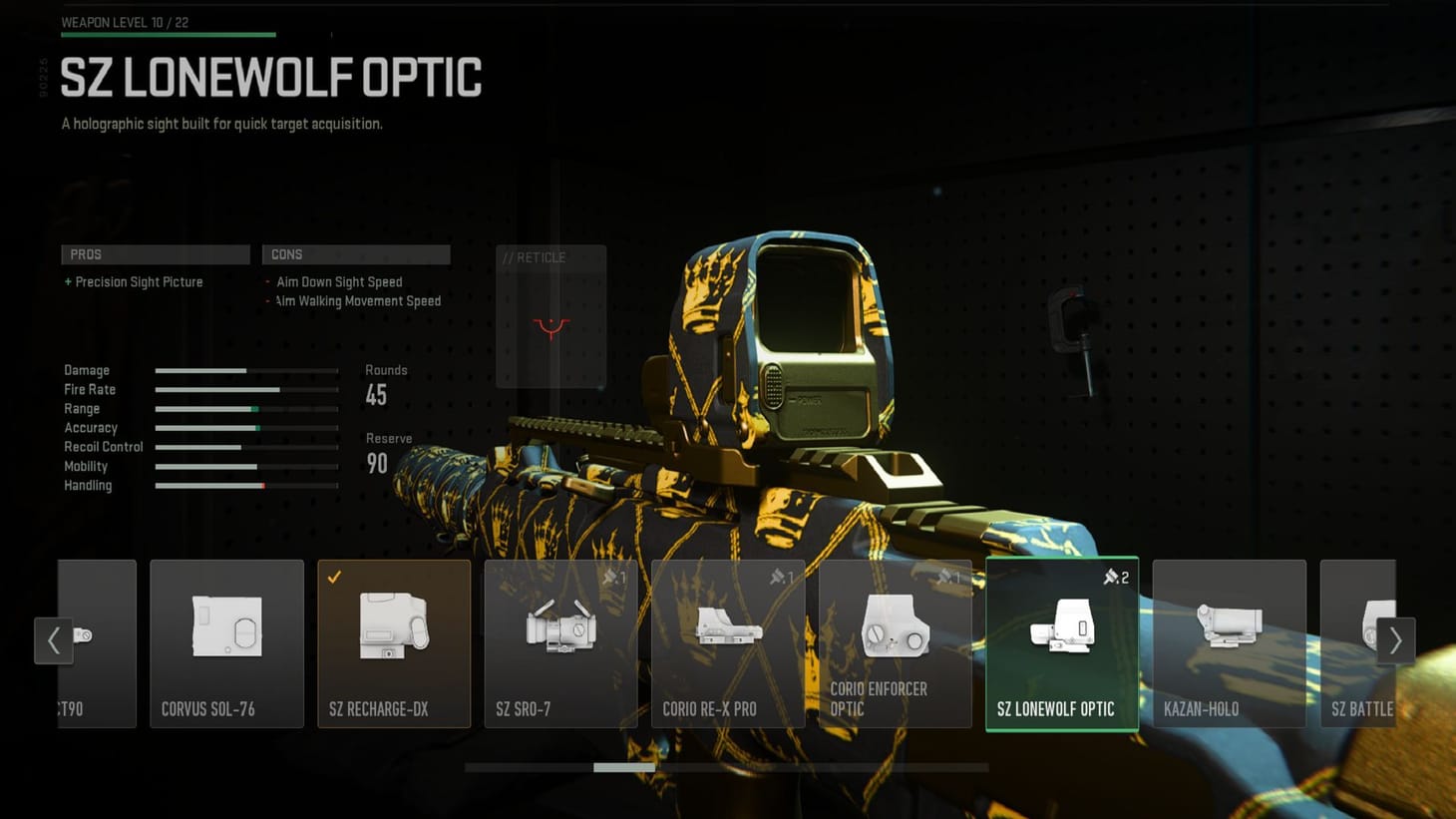
Task: Click the CONS section header
Action: pos(356,253)
